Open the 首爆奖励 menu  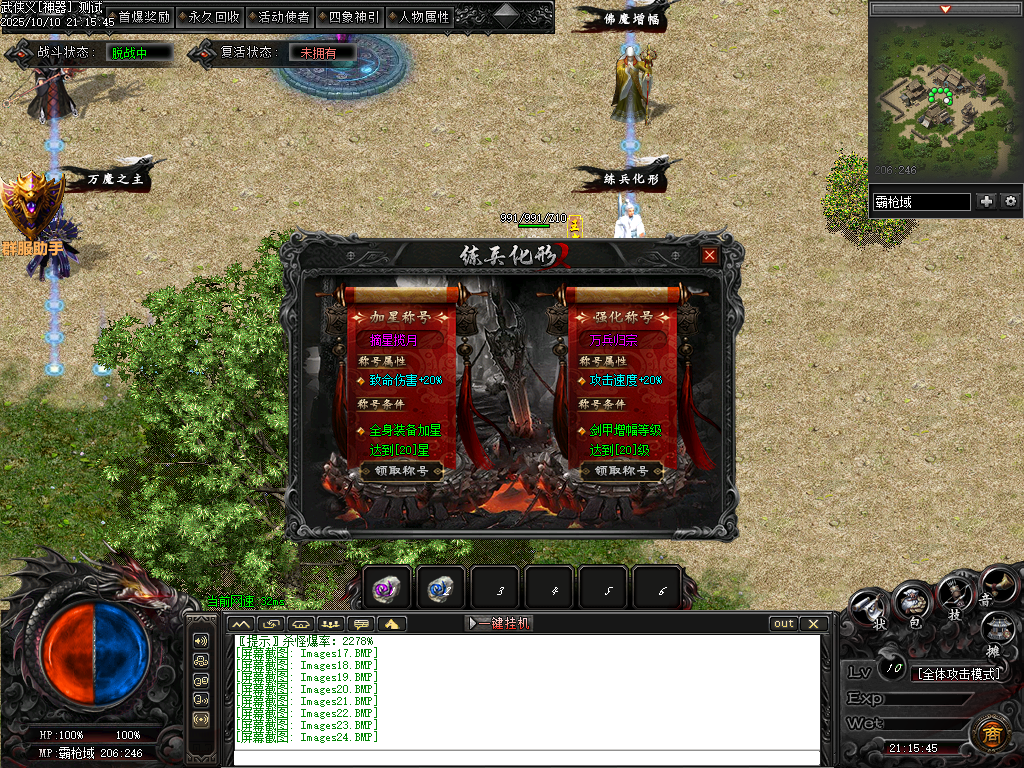click(143, 17)
